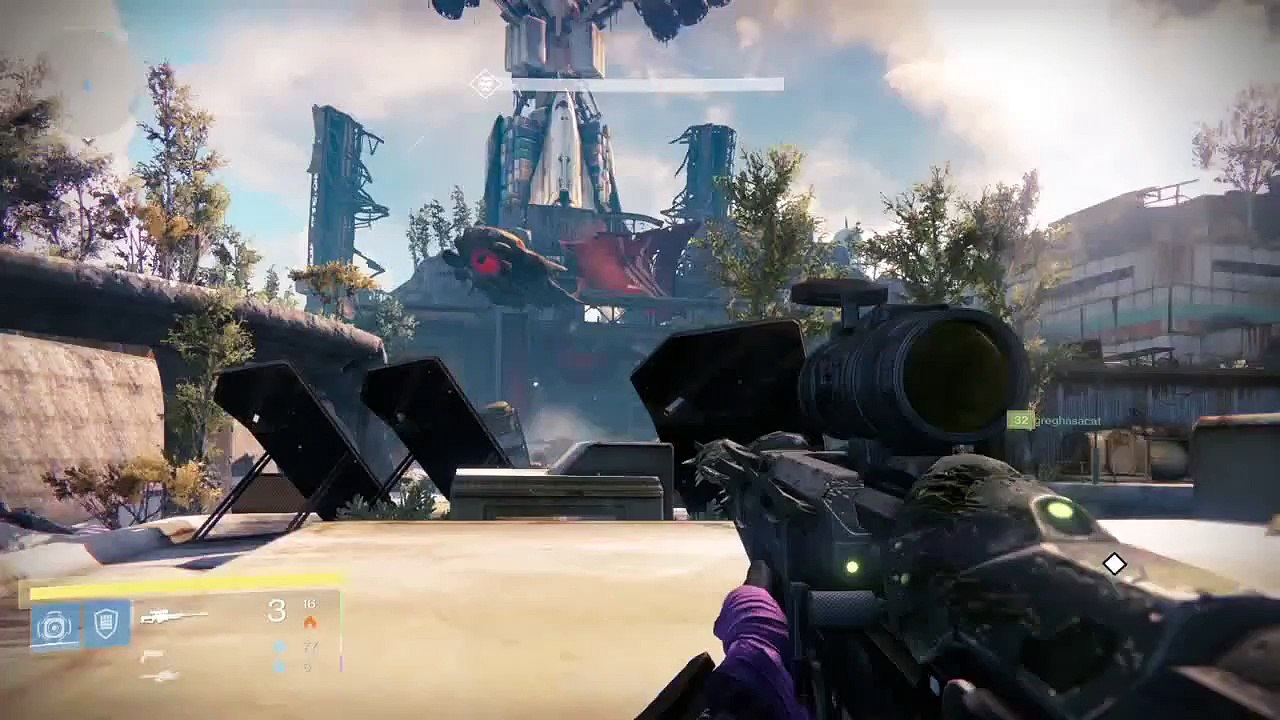Choose the equipped sniper rifle icon

[x=173, y=617]
